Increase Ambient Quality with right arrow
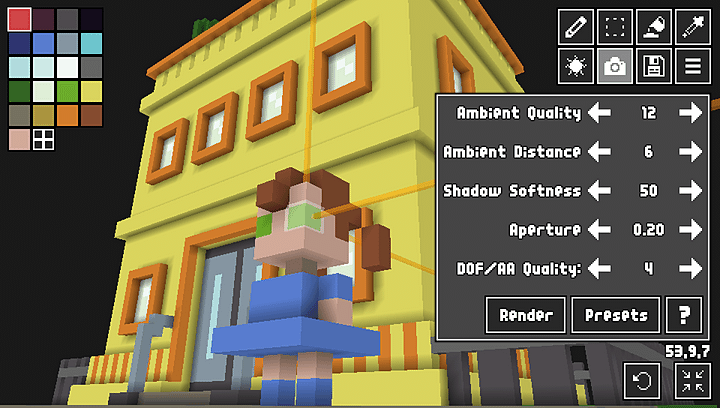720x408 pixels. point(690,113)
